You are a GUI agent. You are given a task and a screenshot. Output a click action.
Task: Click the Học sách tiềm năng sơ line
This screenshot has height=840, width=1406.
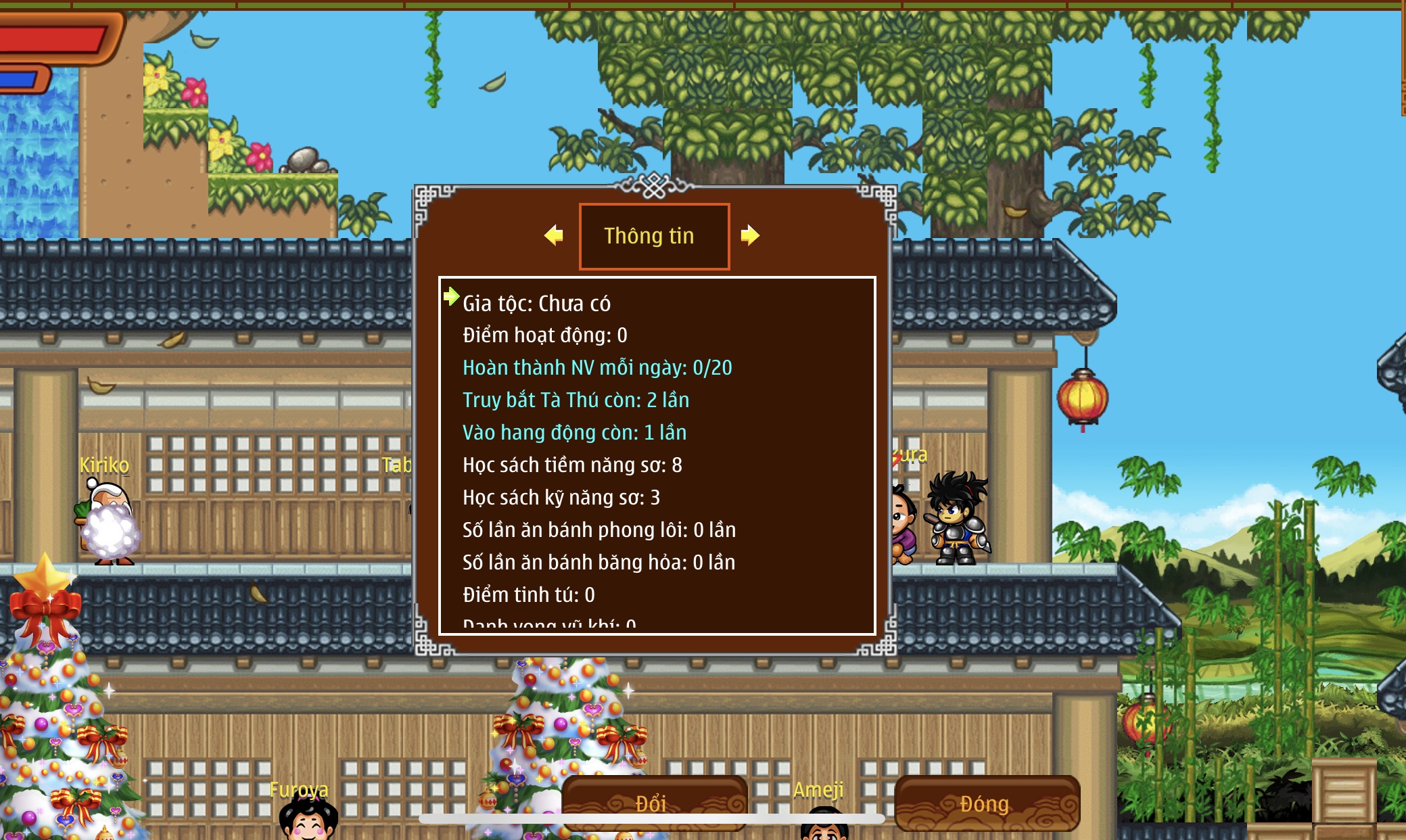pyautogui.click(x=572, y=465)
